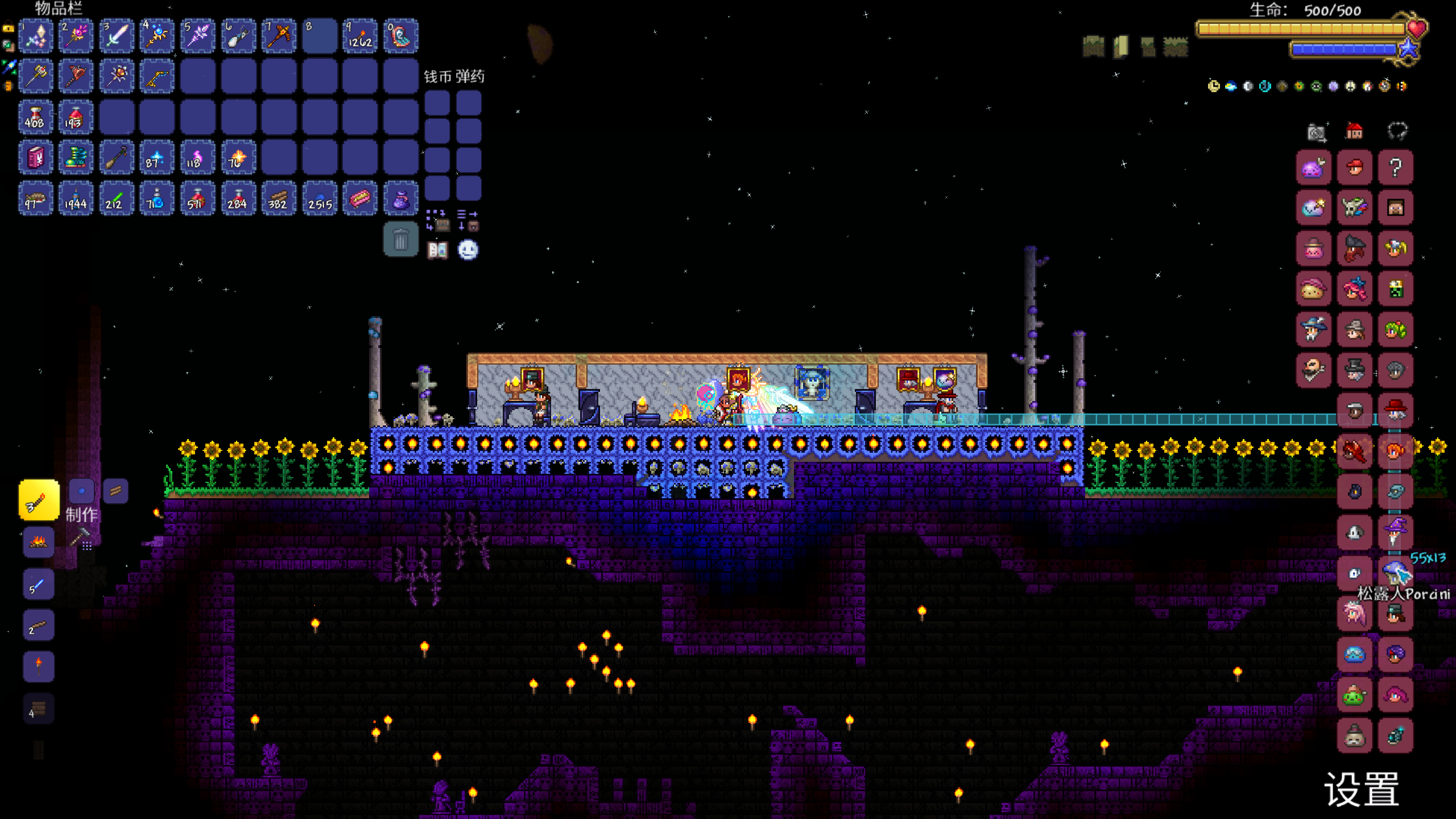The height and width of the screenshot is (819, 1456).
Task: Click the trash can slot
Action: [400, 240]
